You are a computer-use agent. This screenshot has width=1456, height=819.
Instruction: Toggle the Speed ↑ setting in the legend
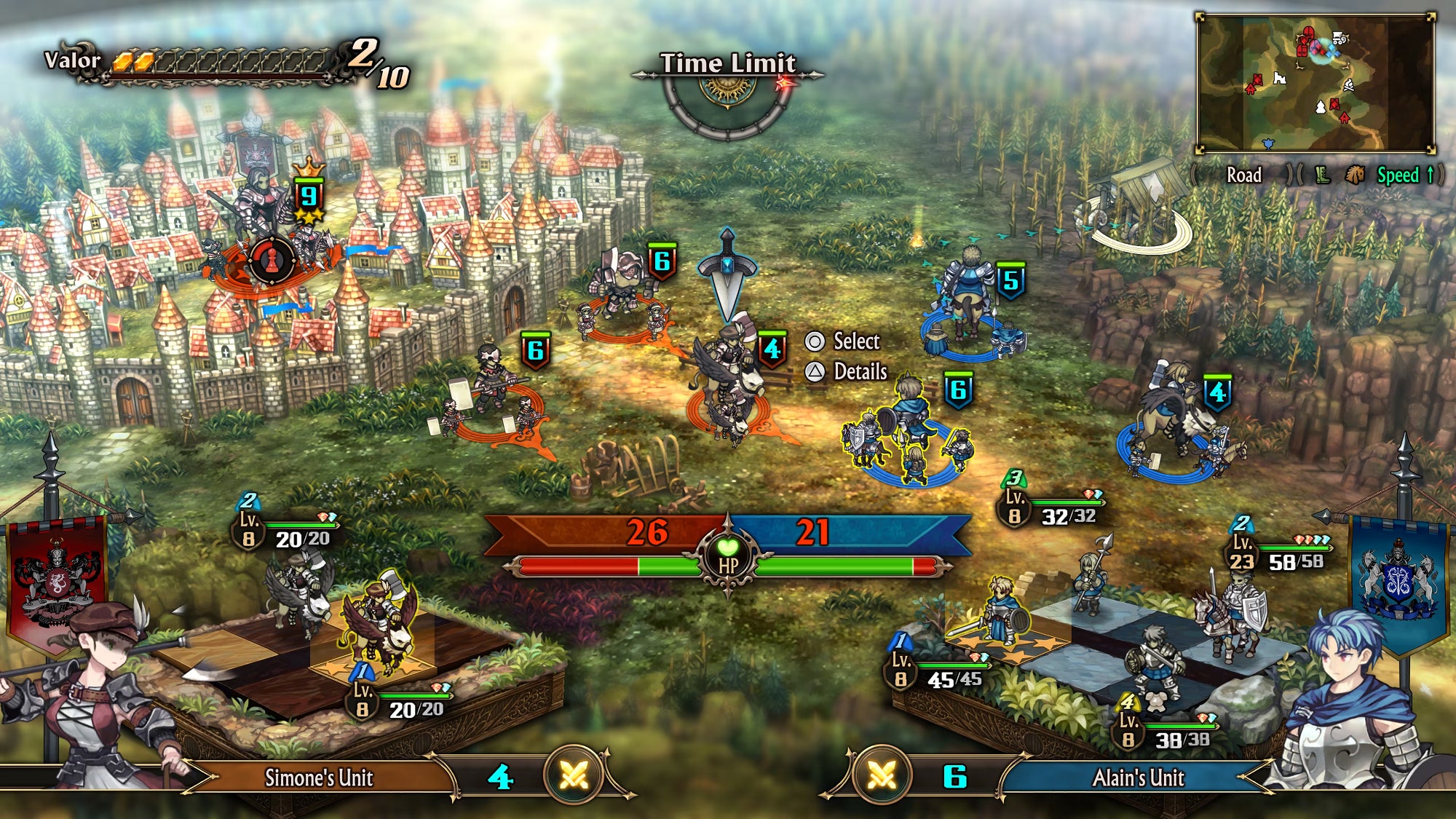pyautogui.click(x=1409, y=175)
